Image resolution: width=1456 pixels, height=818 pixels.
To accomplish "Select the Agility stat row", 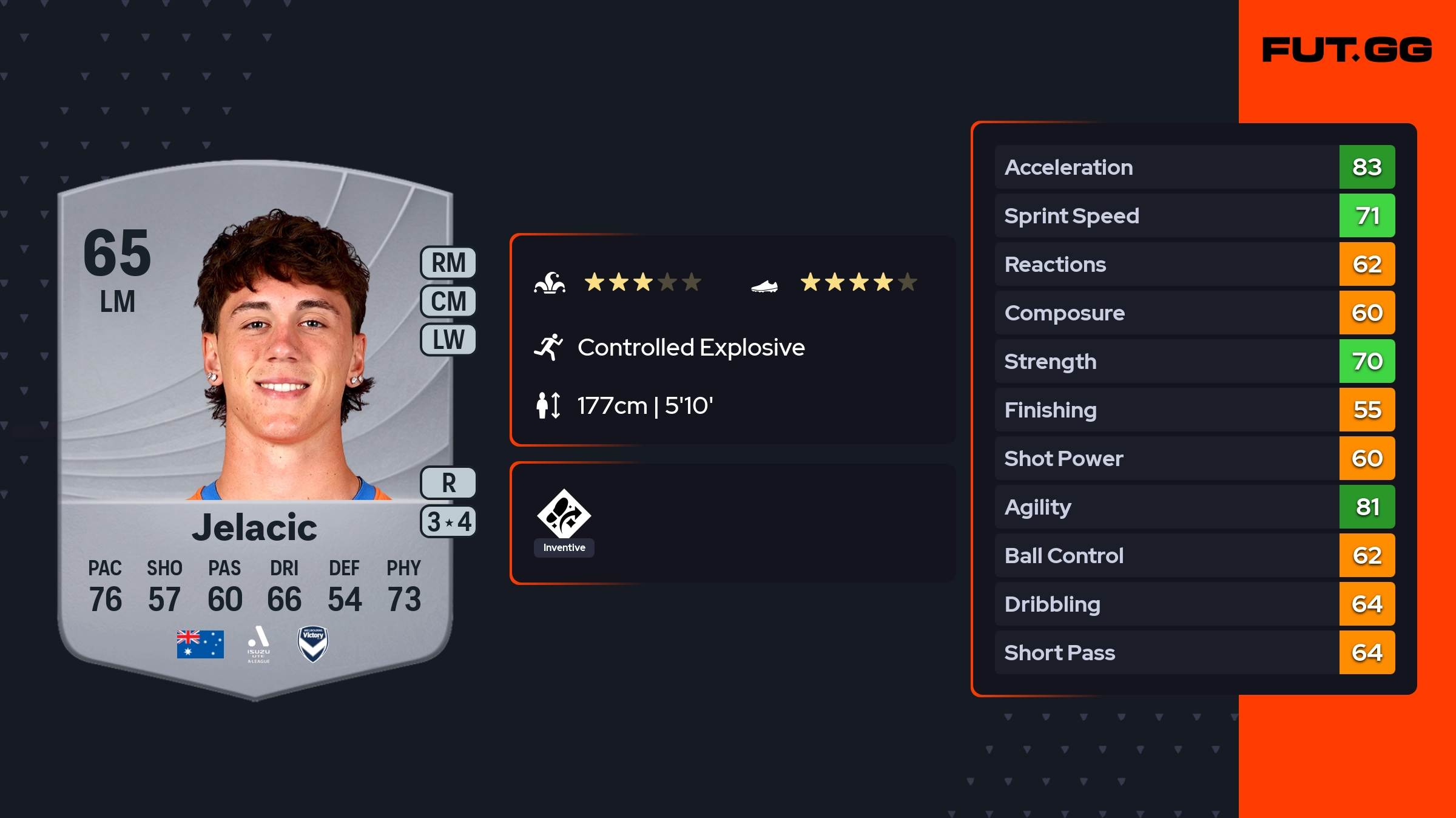I will 1194,507.
